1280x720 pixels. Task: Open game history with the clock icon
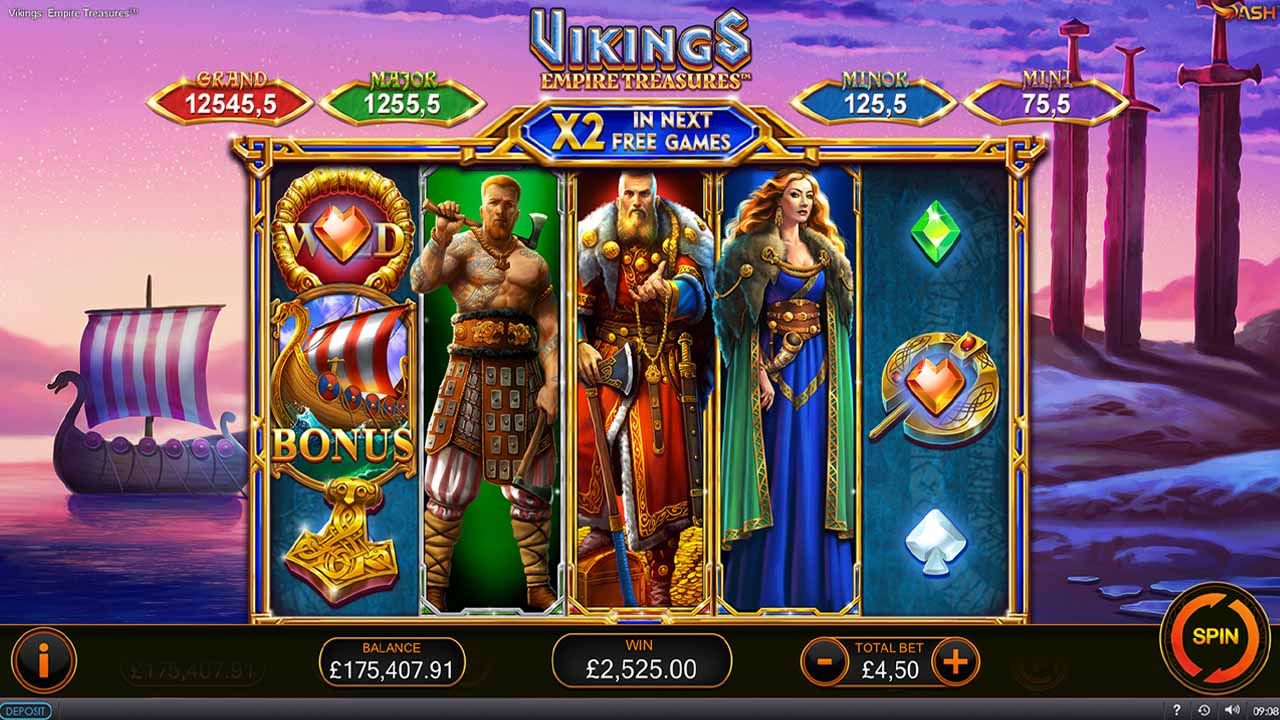[1204, 710]
